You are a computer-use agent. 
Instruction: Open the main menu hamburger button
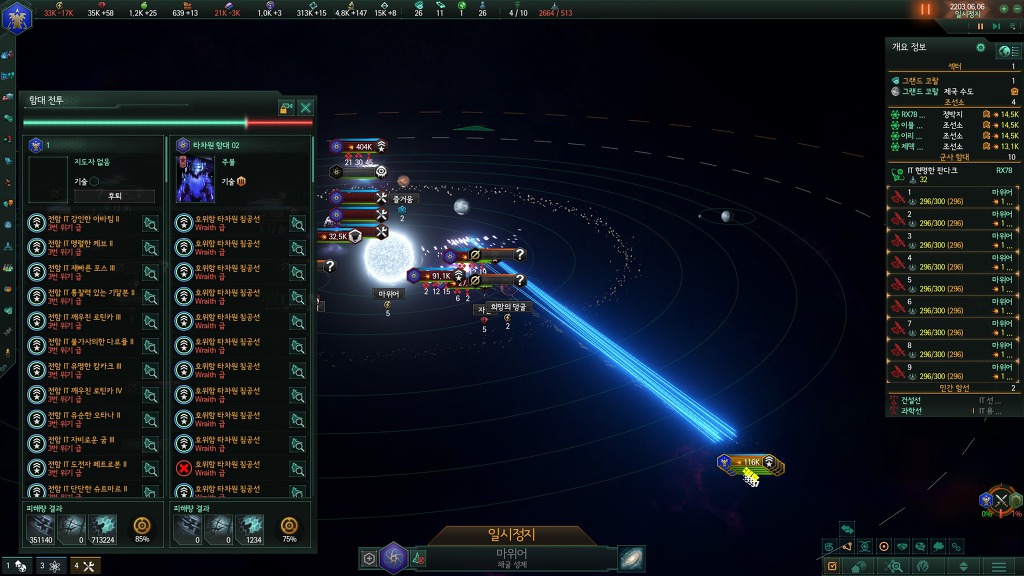point(998,566)
